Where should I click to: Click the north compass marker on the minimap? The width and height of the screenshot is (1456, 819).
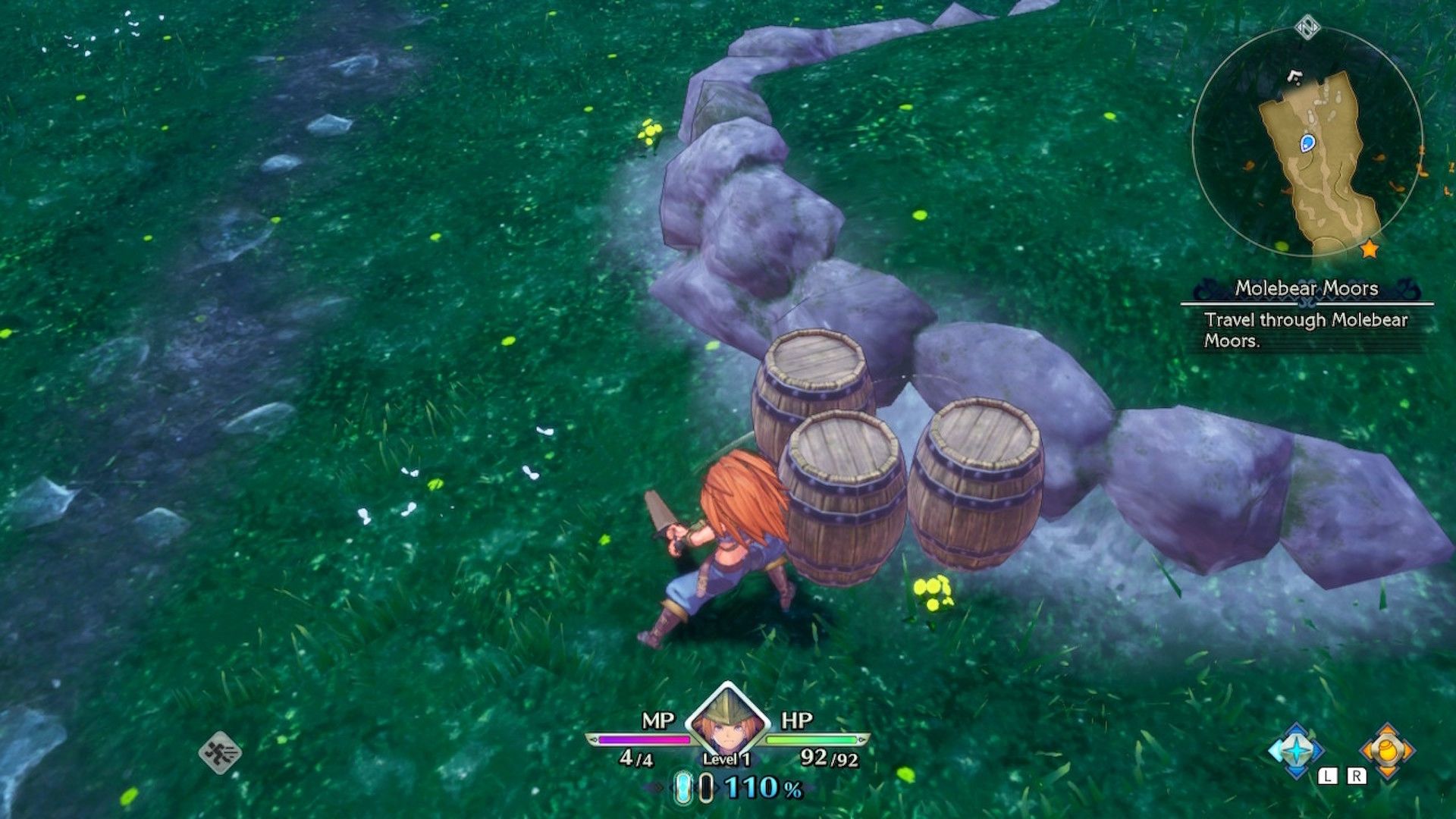1308,28
